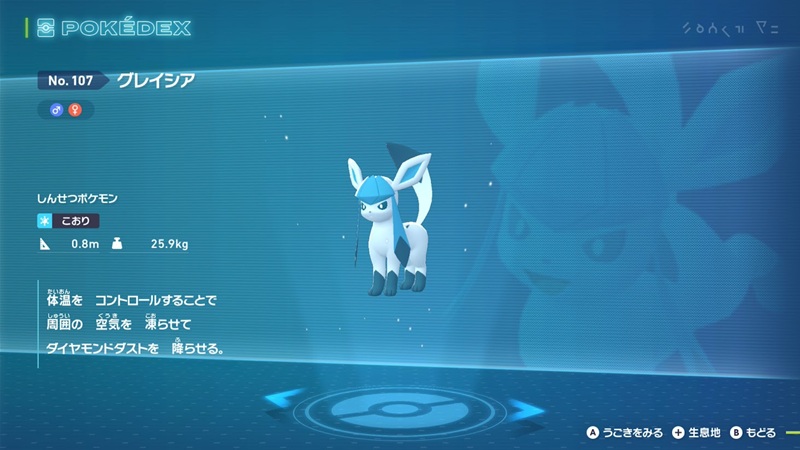The image size is (800, 450).
Task: Select the blue male gender icon
Action: pos(57,109)
